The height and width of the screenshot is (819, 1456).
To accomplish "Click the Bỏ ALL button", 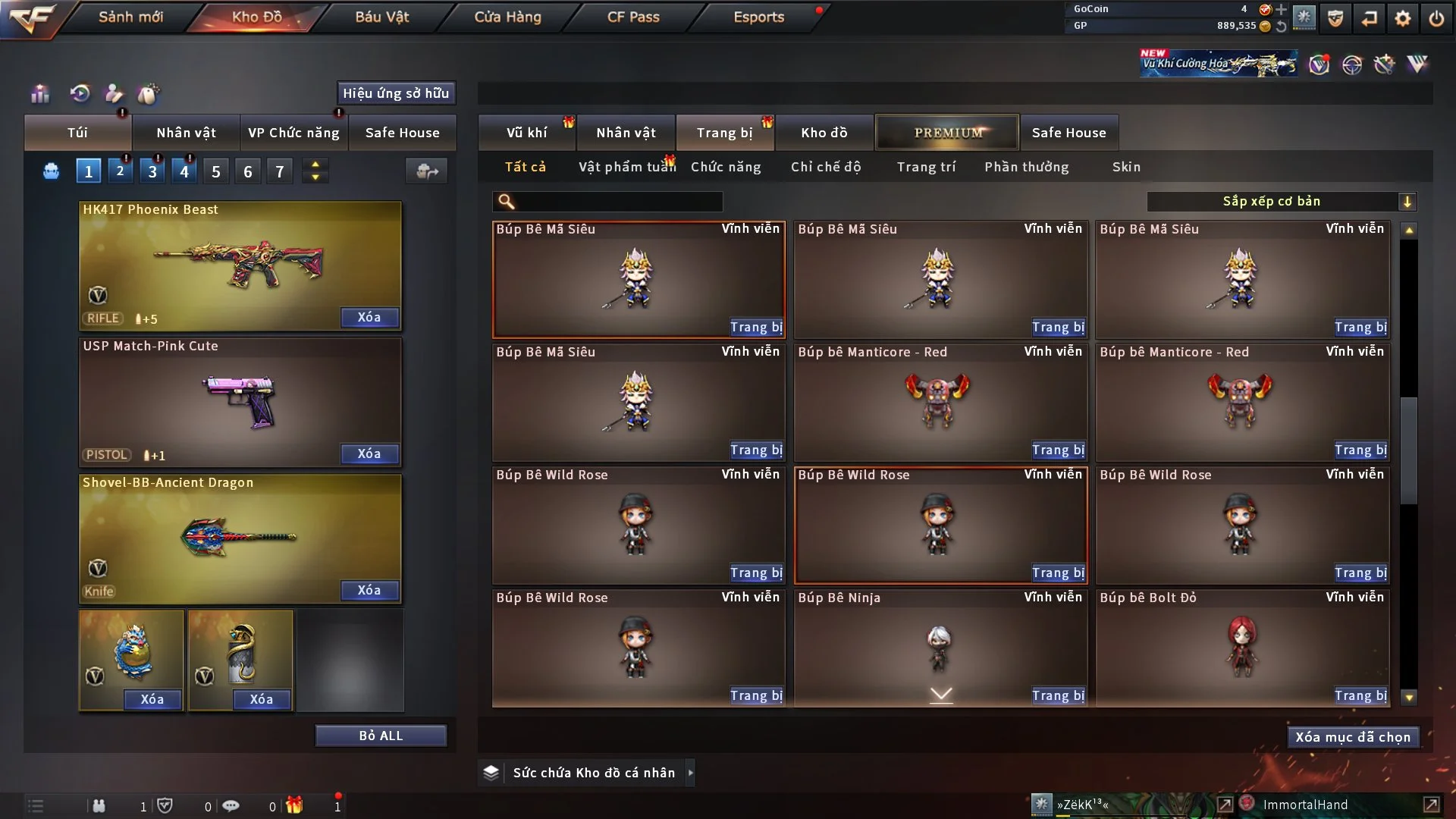I will (x=381, y=736).
